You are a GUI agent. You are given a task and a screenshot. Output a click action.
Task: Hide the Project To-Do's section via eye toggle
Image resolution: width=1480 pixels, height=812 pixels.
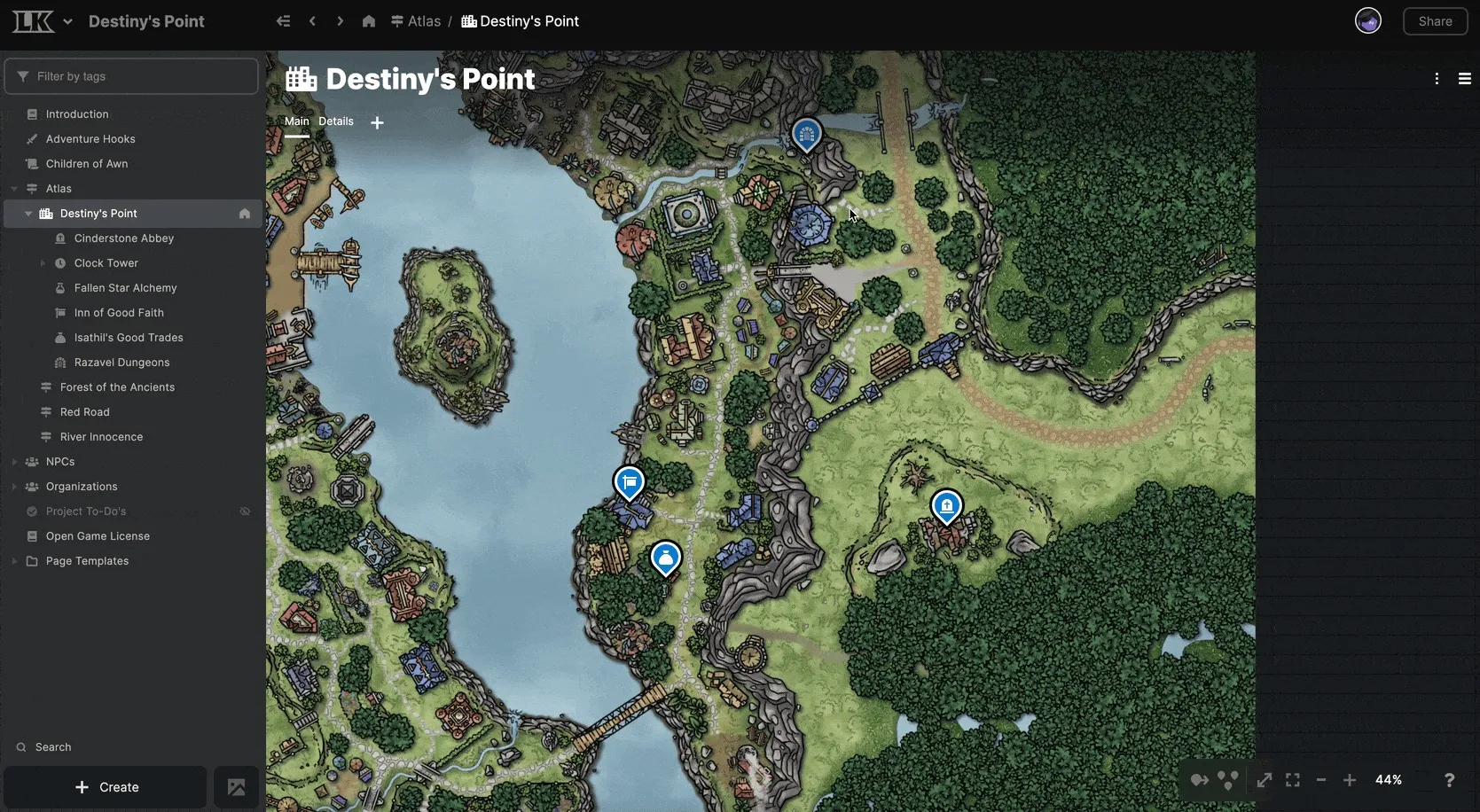point(245,511)
